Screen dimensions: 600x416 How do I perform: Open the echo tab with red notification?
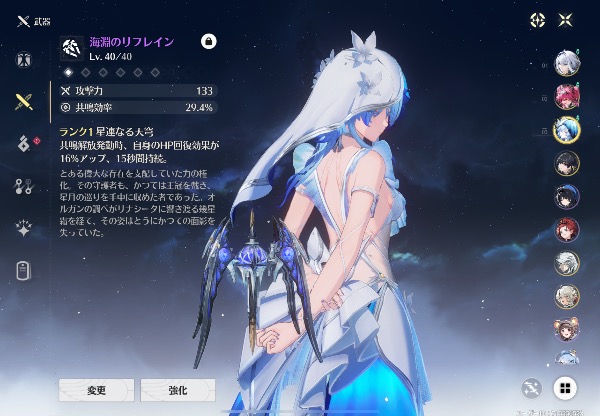pyautogui.click(x=23, y=143)
